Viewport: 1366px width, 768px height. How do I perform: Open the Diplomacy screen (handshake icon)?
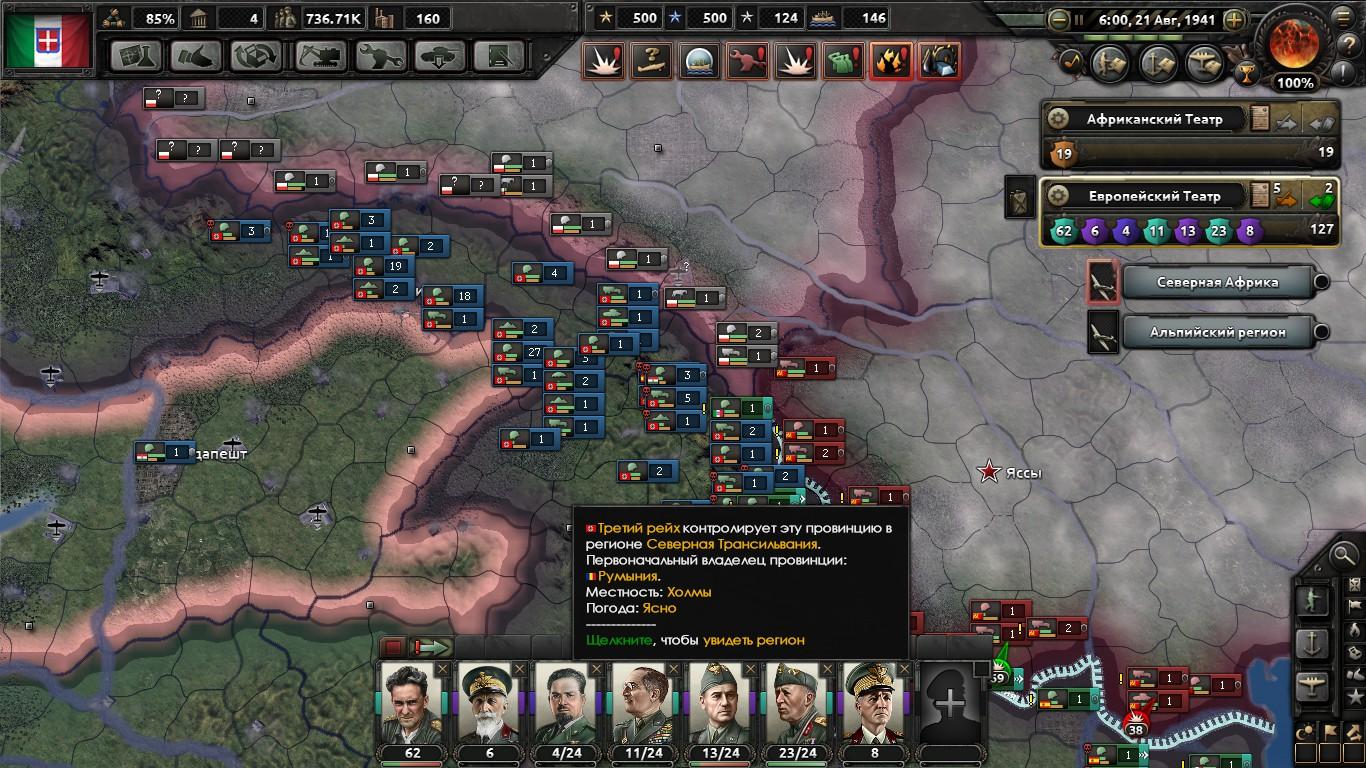point(196,57)
